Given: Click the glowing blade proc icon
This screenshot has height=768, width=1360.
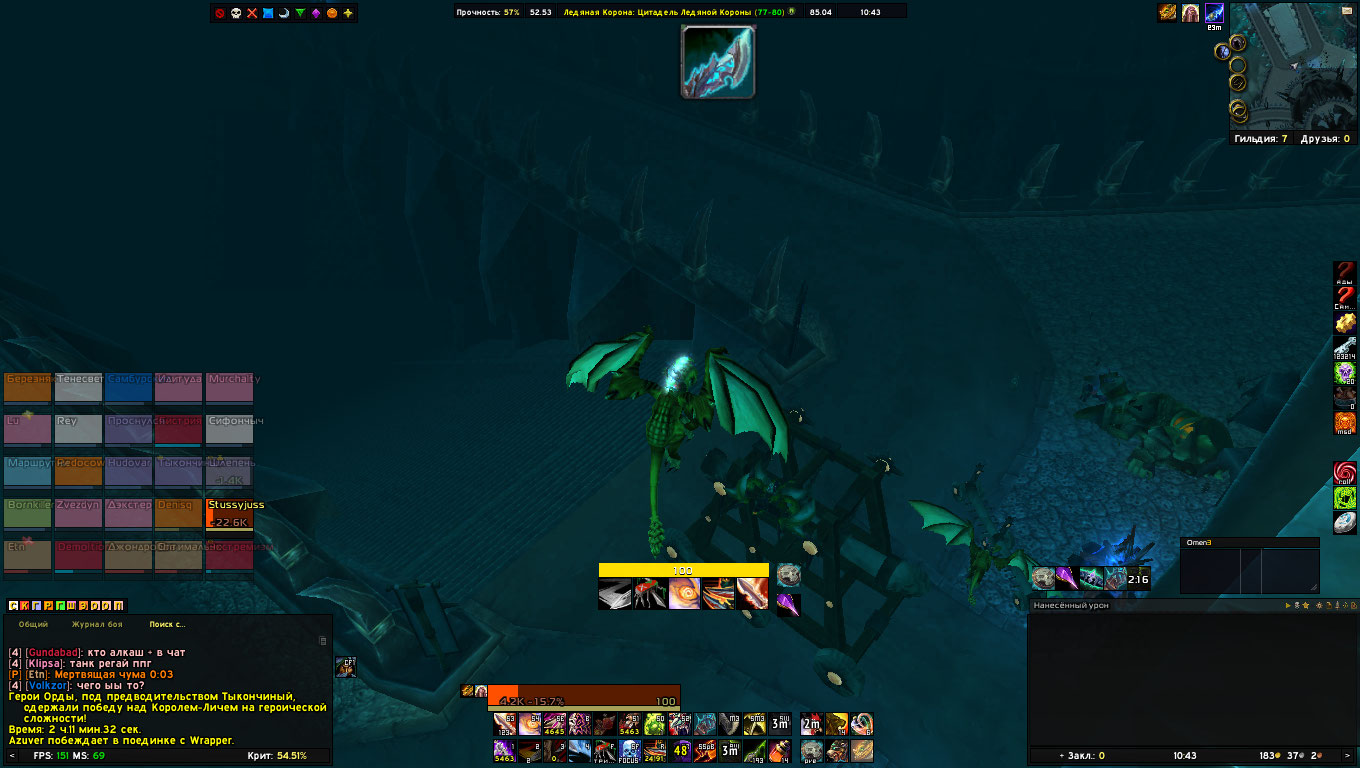Looking at the screenshot, I should pos(718,62).
